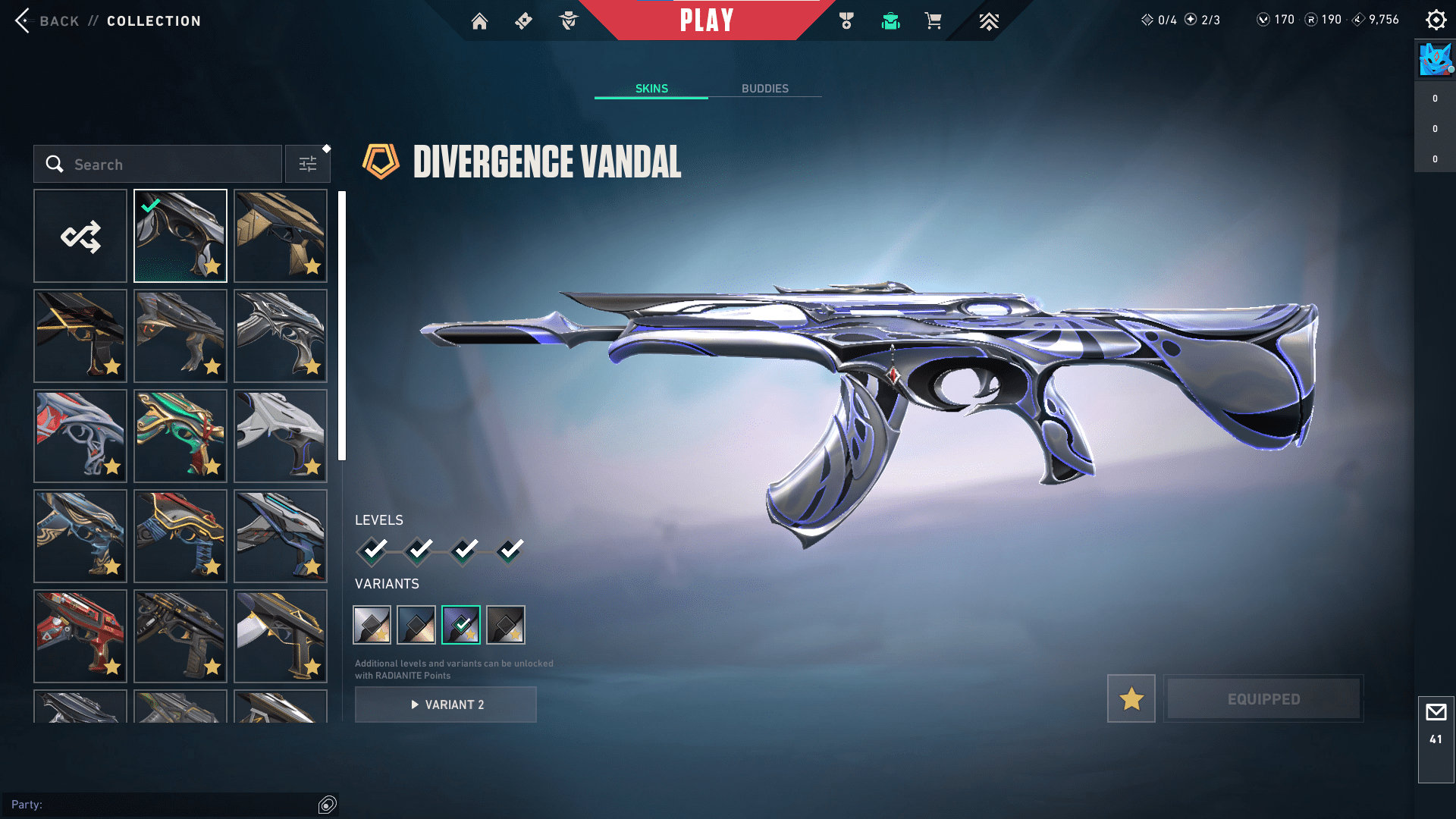Open the home screen icon

click(479, 21)
